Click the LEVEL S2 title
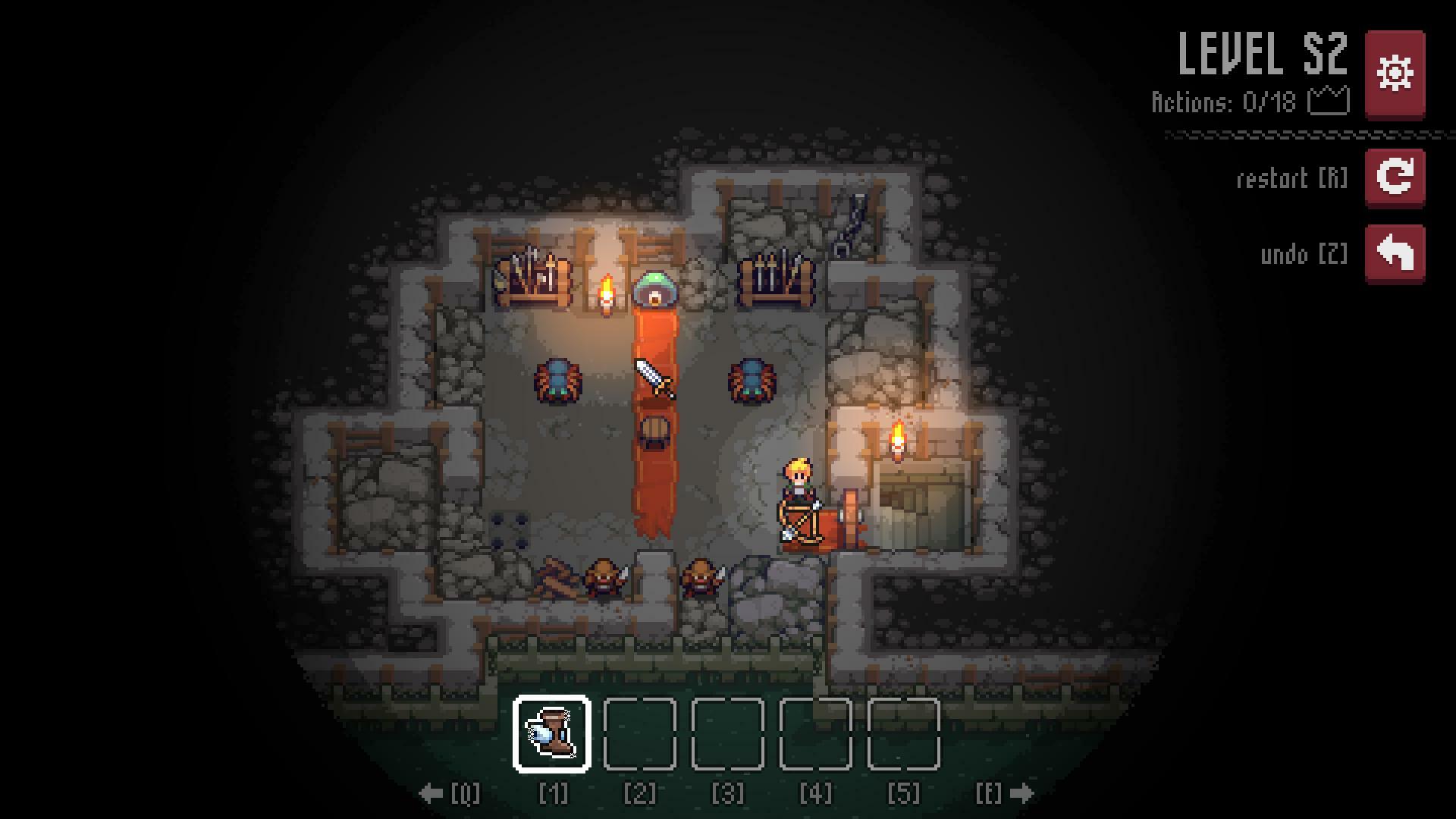Viewport: 1456px width, 819px height. [1263, 52]
